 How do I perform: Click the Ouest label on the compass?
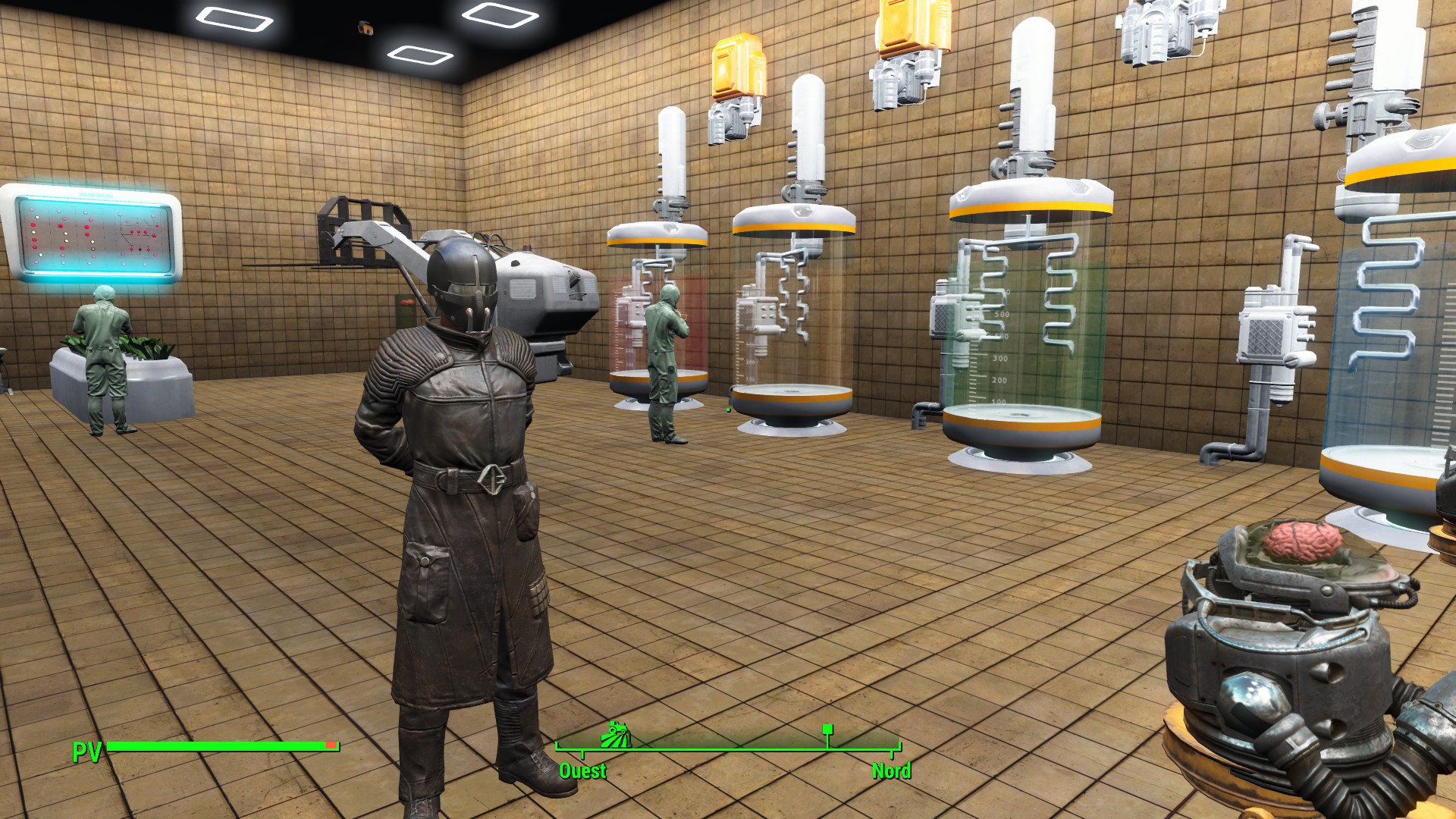(582, 771)
